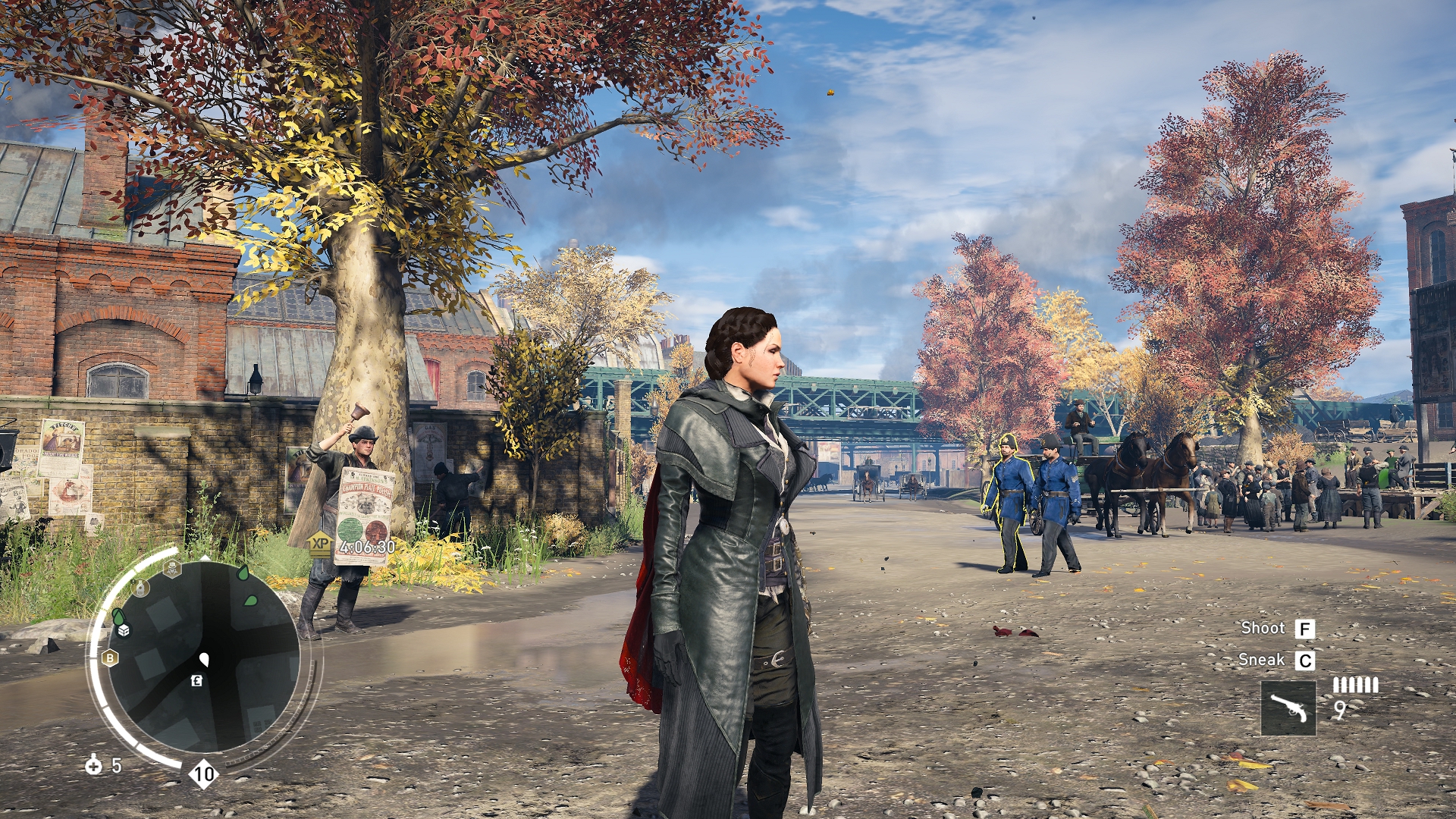The image size is (1456, 819).
Task: Click the level 10 diamond badge
Action: [203, 774]
